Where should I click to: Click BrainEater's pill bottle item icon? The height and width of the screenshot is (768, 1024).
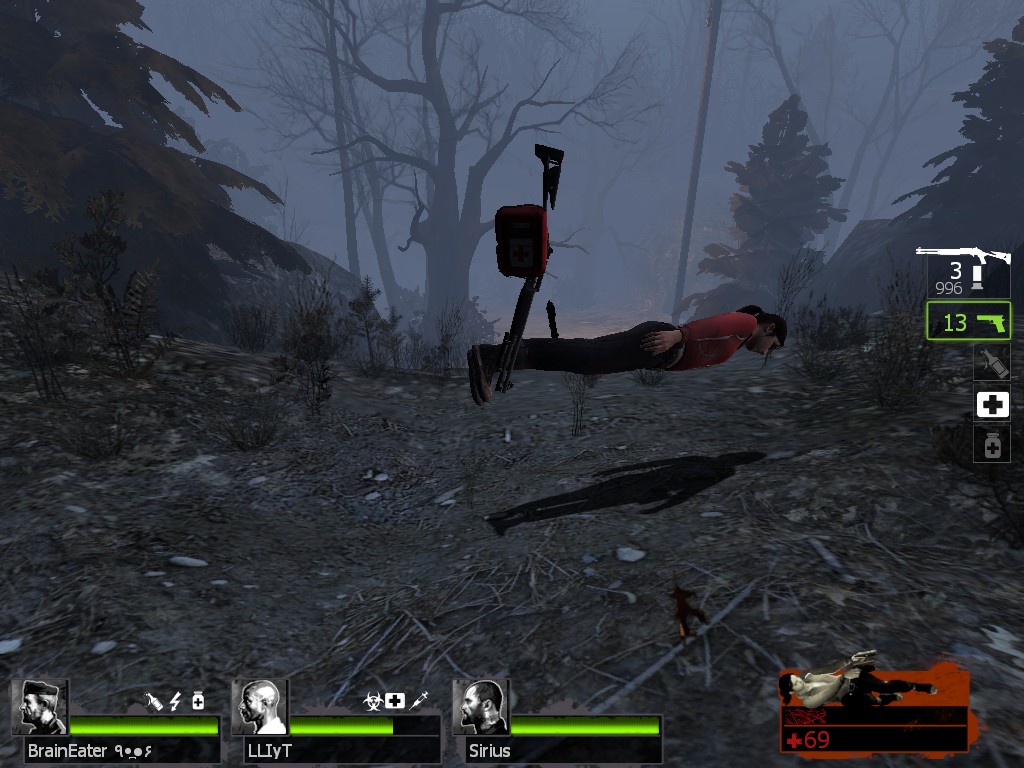198,701
